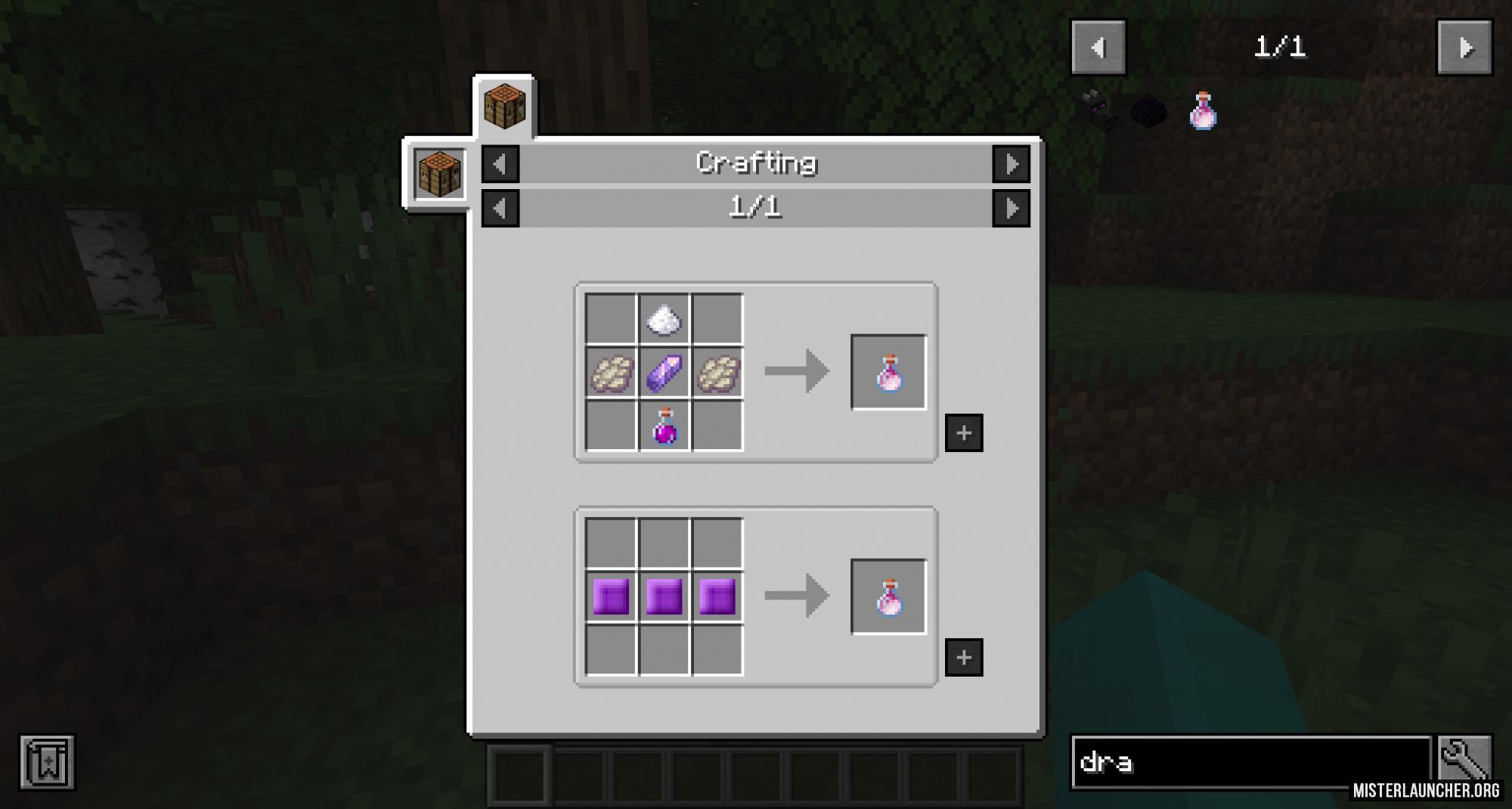Image resolution: width=1512 pixels, height=809 pixels.
Task: Turn to the previous item list page
Action: tap(1098, 48)
